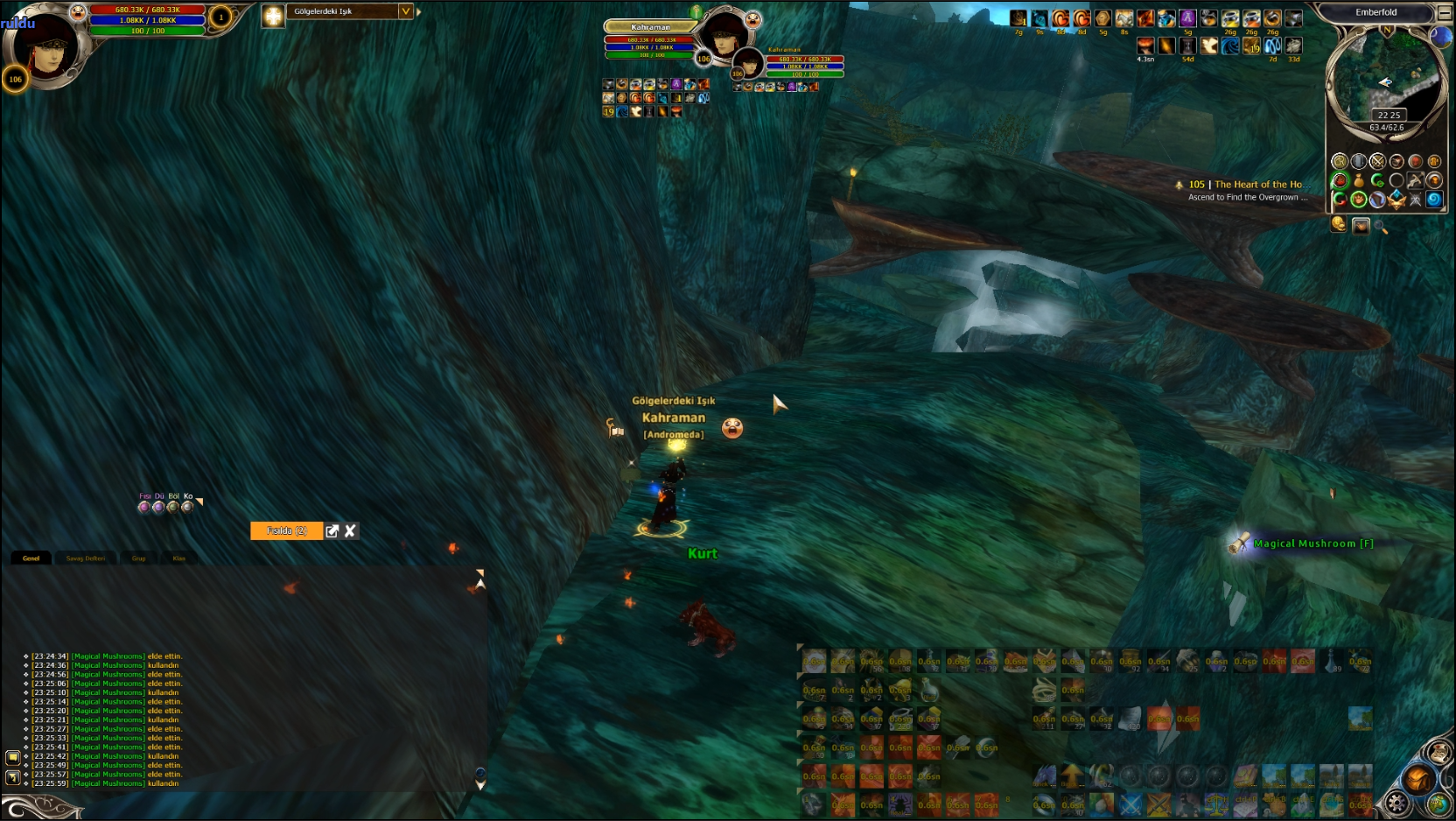Image resolution: width=1456 pixels, height=821 pixels.
Task: Open the gold coins icon below minimap
Action: (x=1339, y=225)
